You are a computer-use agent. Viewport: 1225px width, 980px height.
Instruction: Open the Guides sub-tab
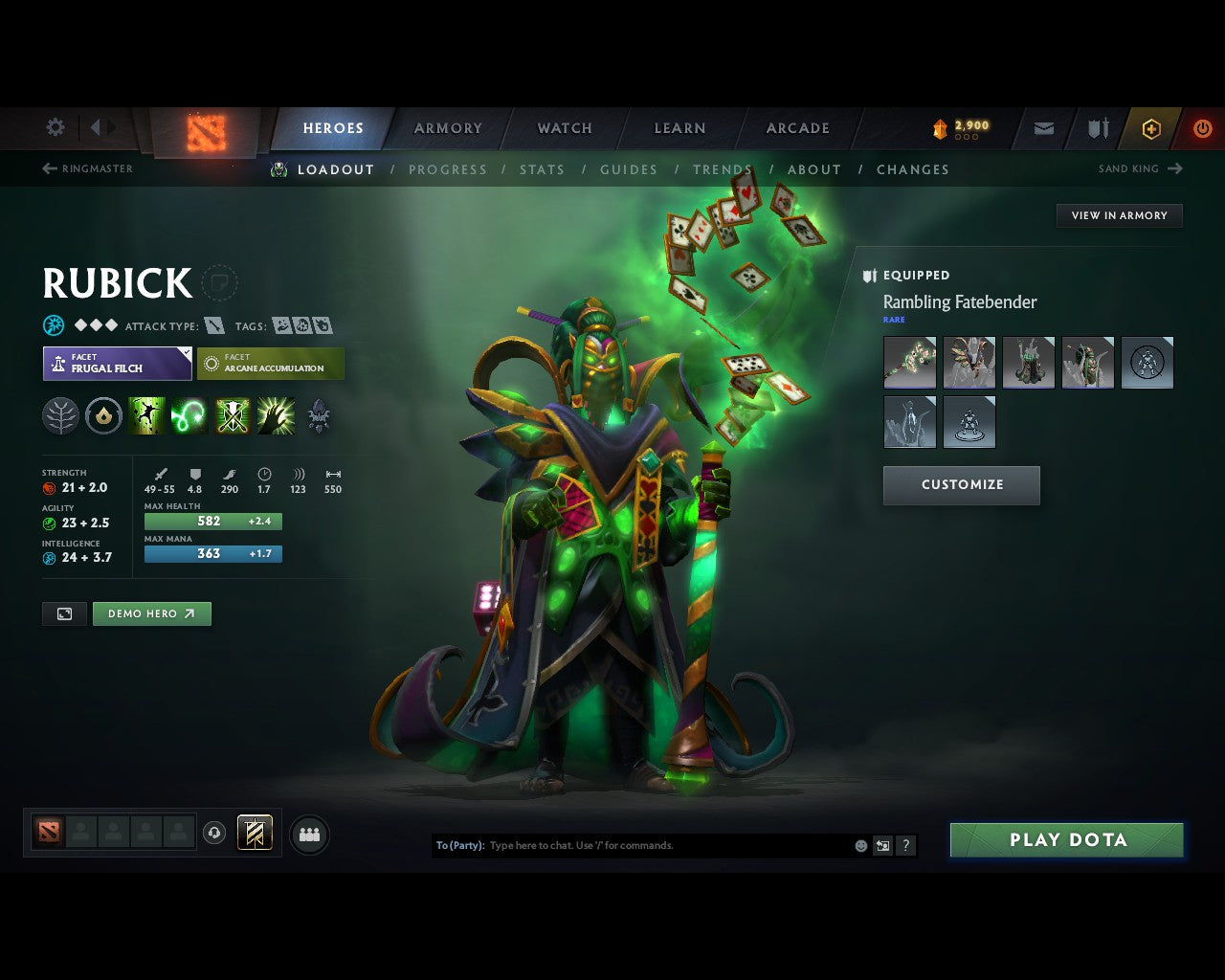coord(629,169)
